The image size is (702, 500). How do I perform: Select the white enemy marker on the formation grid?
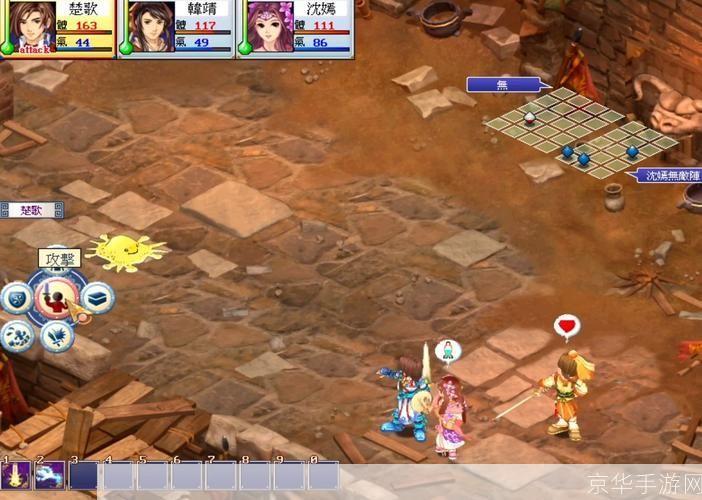coord(530,117)
